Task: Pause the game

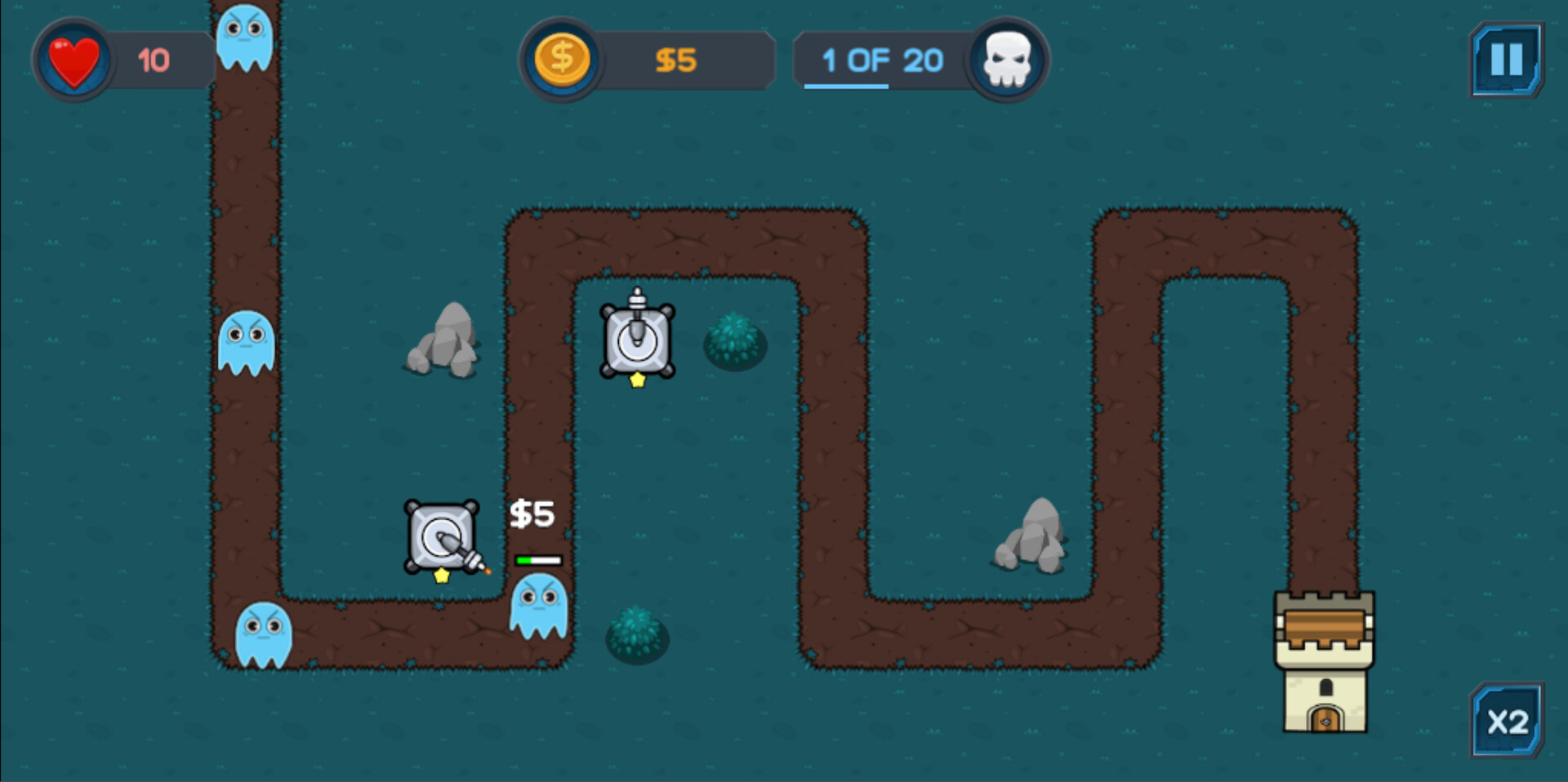Action: pyautogui.click(x=1507, y=59)
